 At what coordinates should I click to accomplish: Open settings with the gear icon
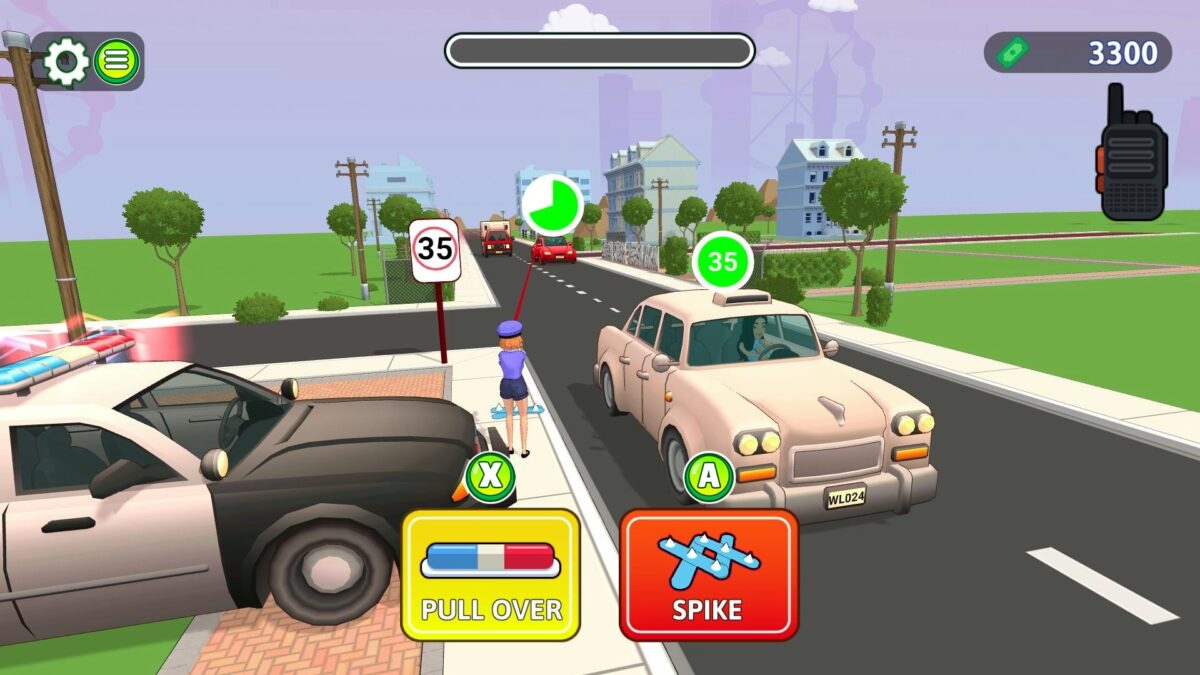point(66,62)
